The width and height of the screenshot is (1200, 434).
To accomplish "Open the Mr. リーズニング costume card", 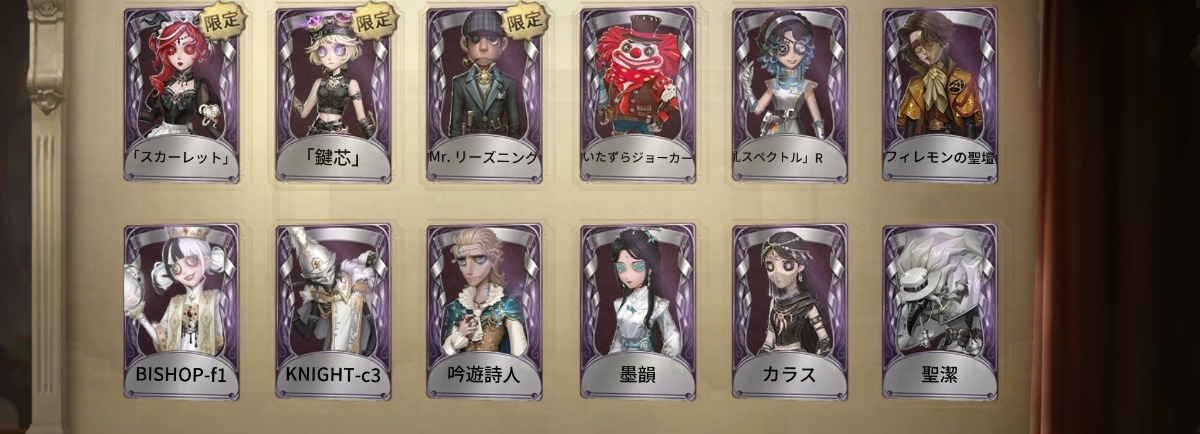I will 484,95.
